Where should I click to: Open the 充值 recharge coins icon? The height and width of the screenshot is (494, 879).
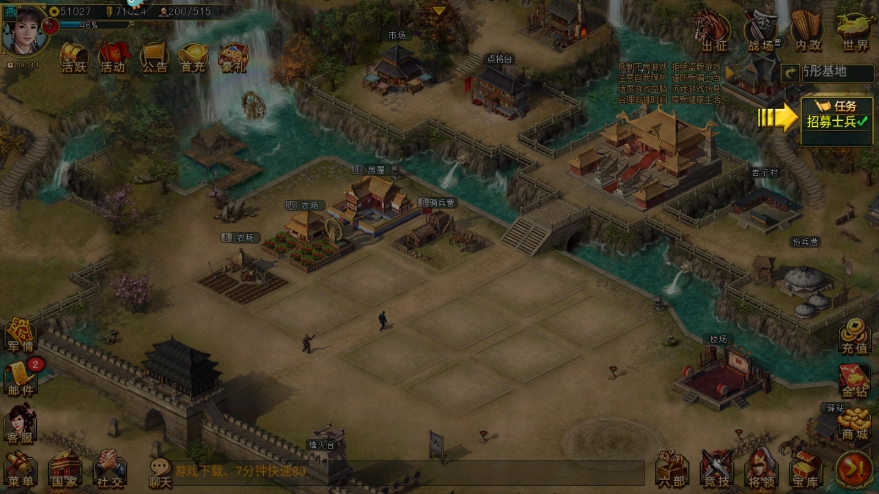tap(853, 336)
